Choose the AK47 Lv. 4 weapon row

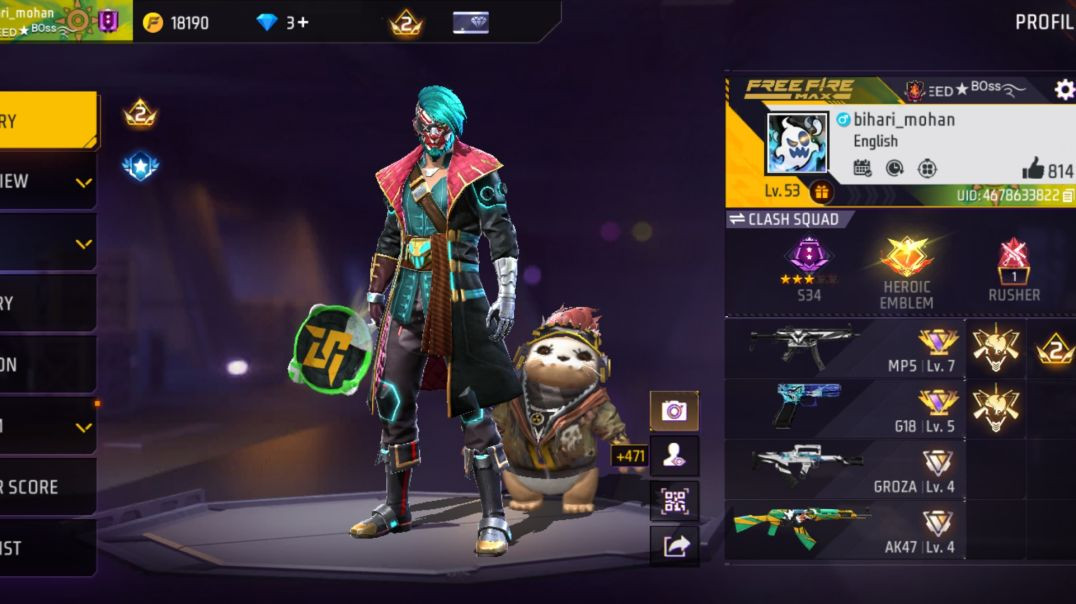[845, 530]
